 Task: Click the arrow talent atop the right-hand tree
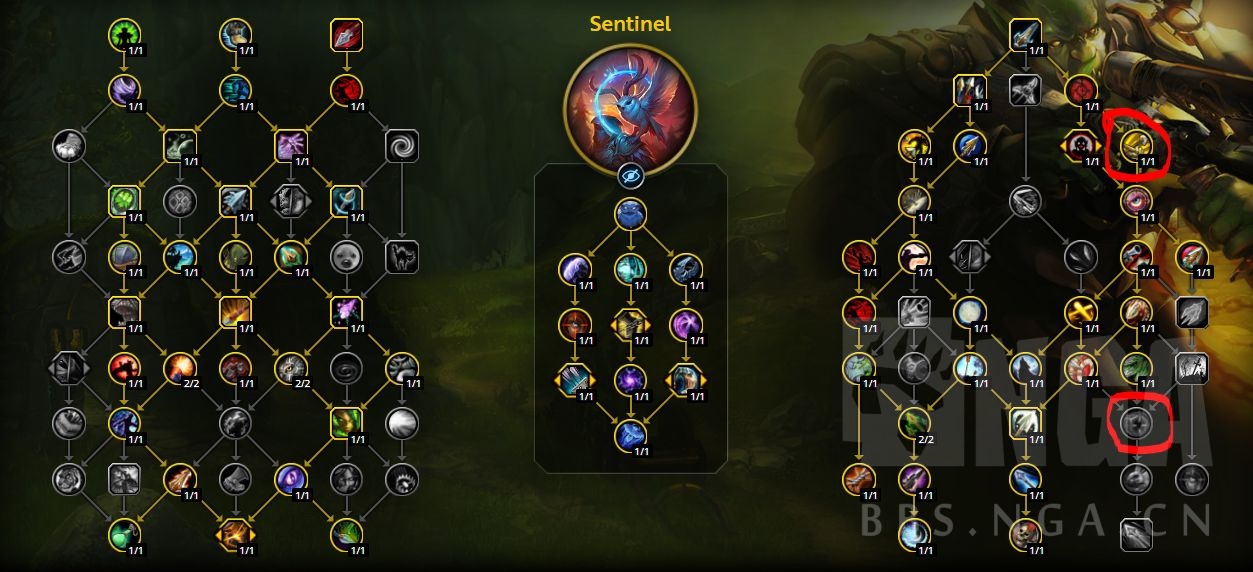pos(1025,36)
